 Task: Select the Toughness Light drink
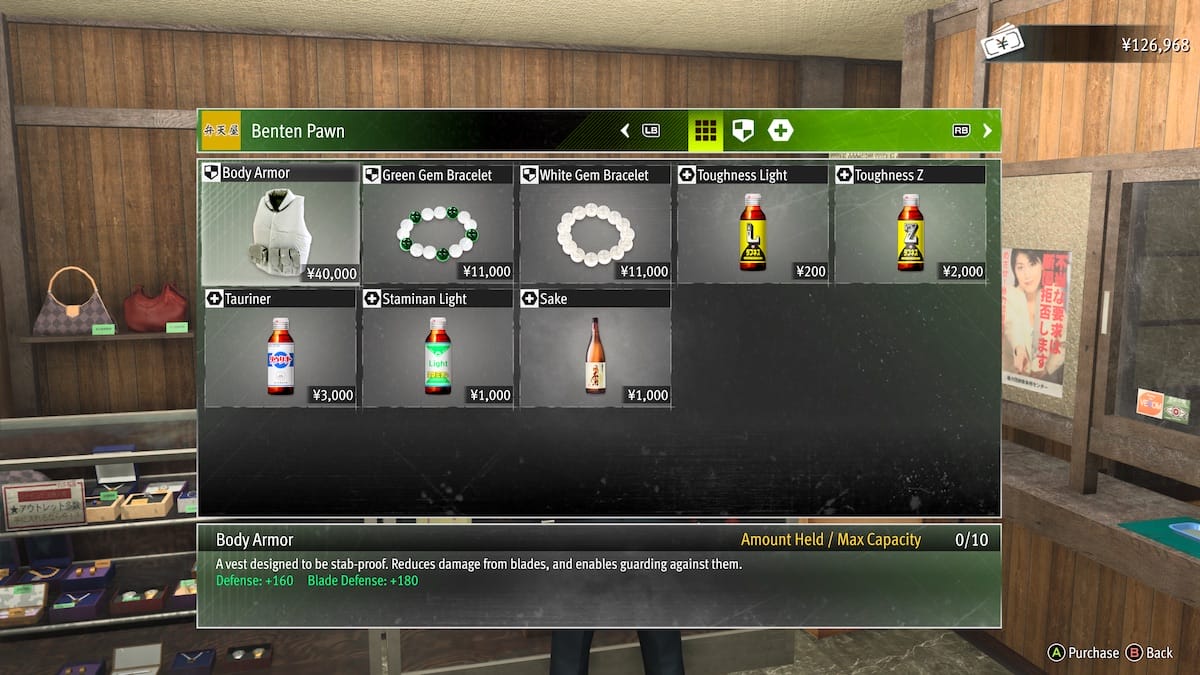click(752, 225)
